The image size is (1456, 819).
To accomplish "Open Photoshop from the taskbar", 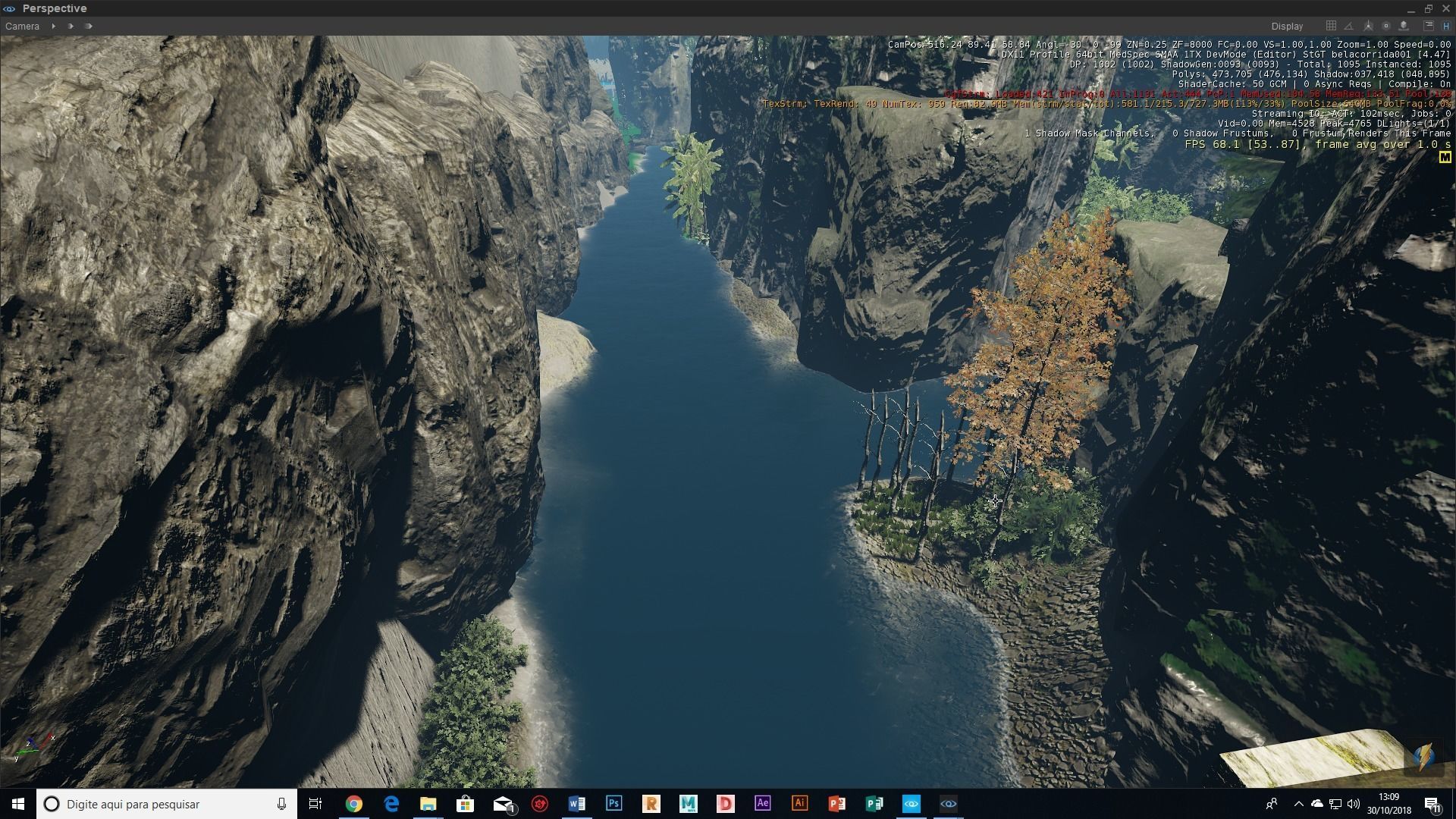I will [x=614, y=804].
